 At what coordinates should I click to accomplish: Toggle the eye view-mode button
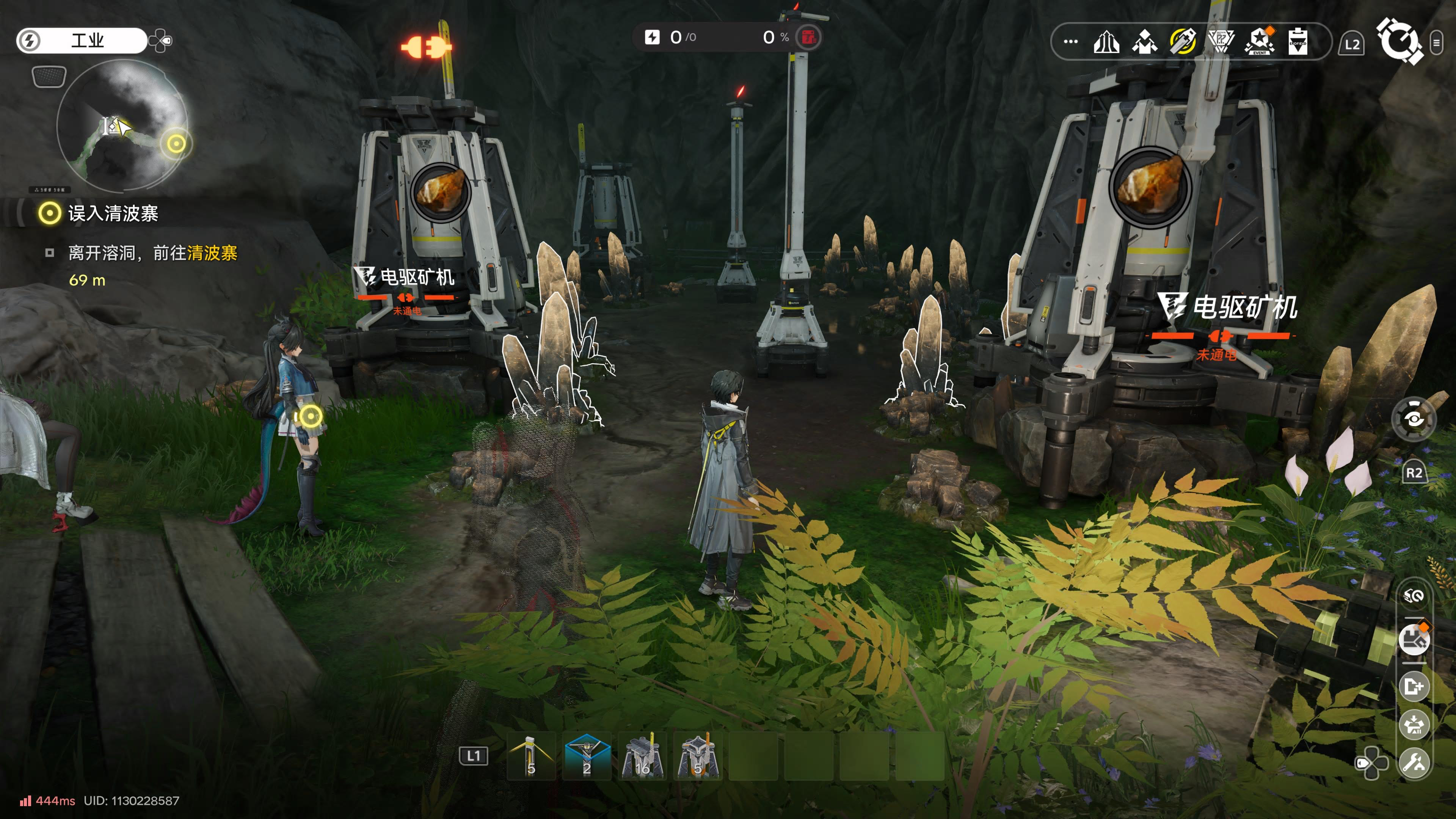click(1414, 419)
